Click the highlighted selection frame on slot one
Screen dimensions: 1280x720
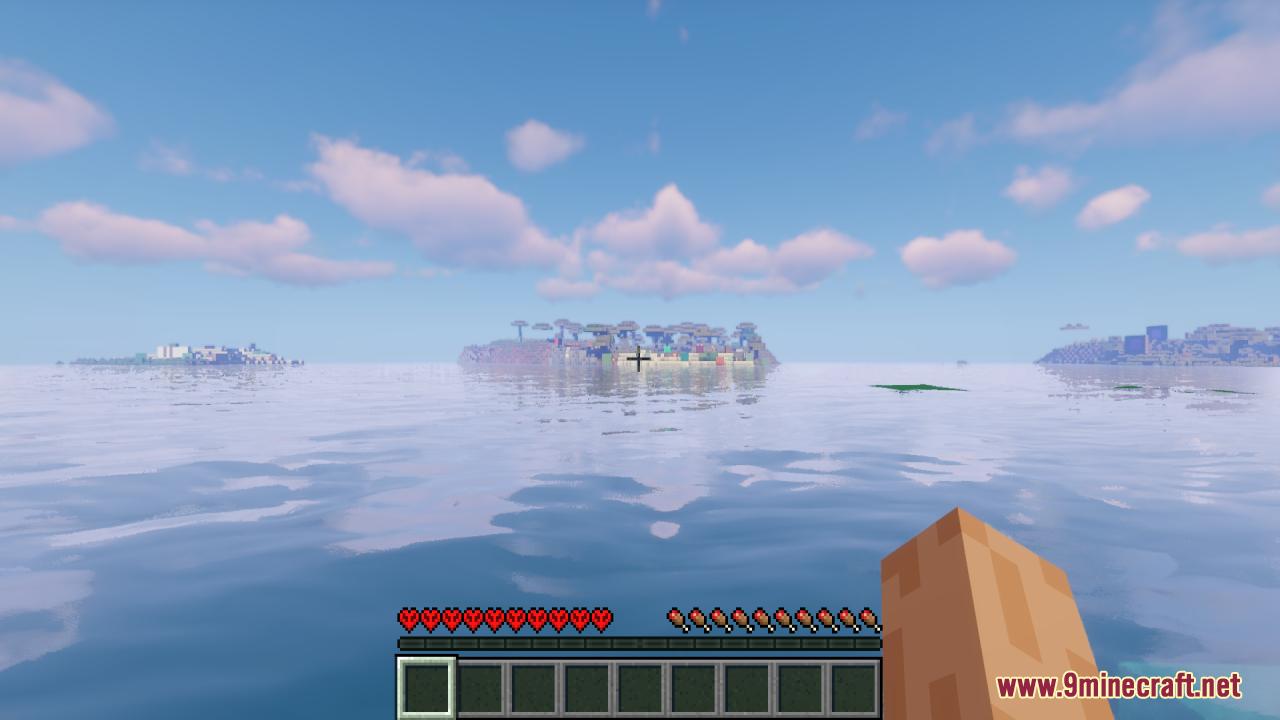428,683
